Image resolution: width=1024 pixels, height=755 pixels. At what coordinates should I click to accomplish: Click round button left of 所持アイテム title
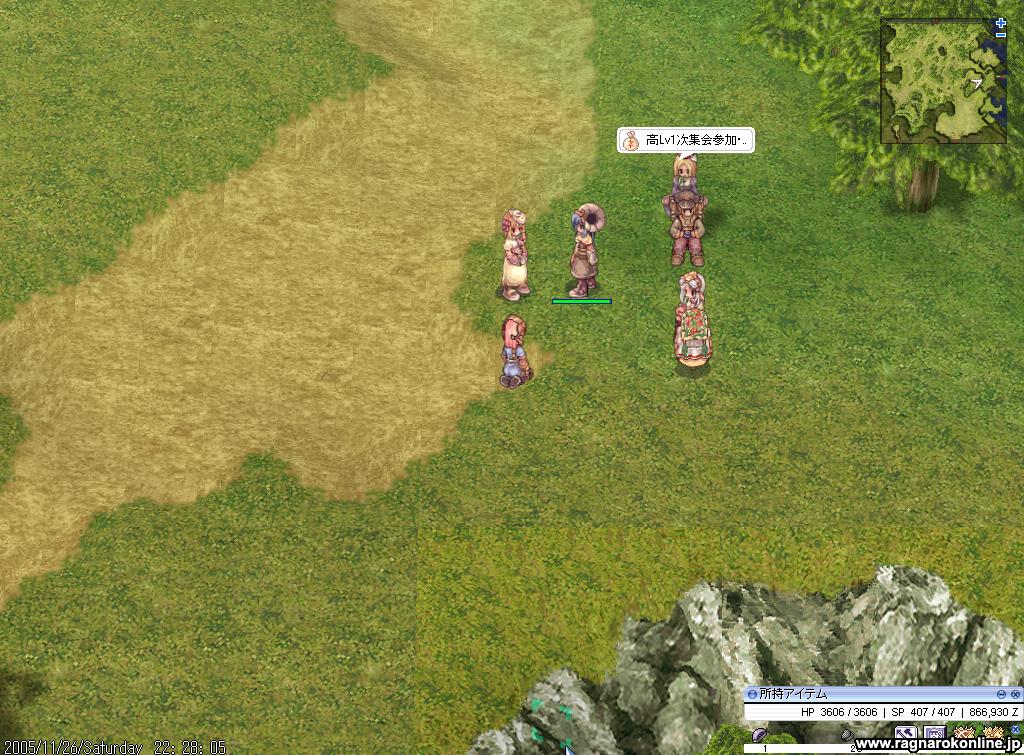(x=752, y=694)
